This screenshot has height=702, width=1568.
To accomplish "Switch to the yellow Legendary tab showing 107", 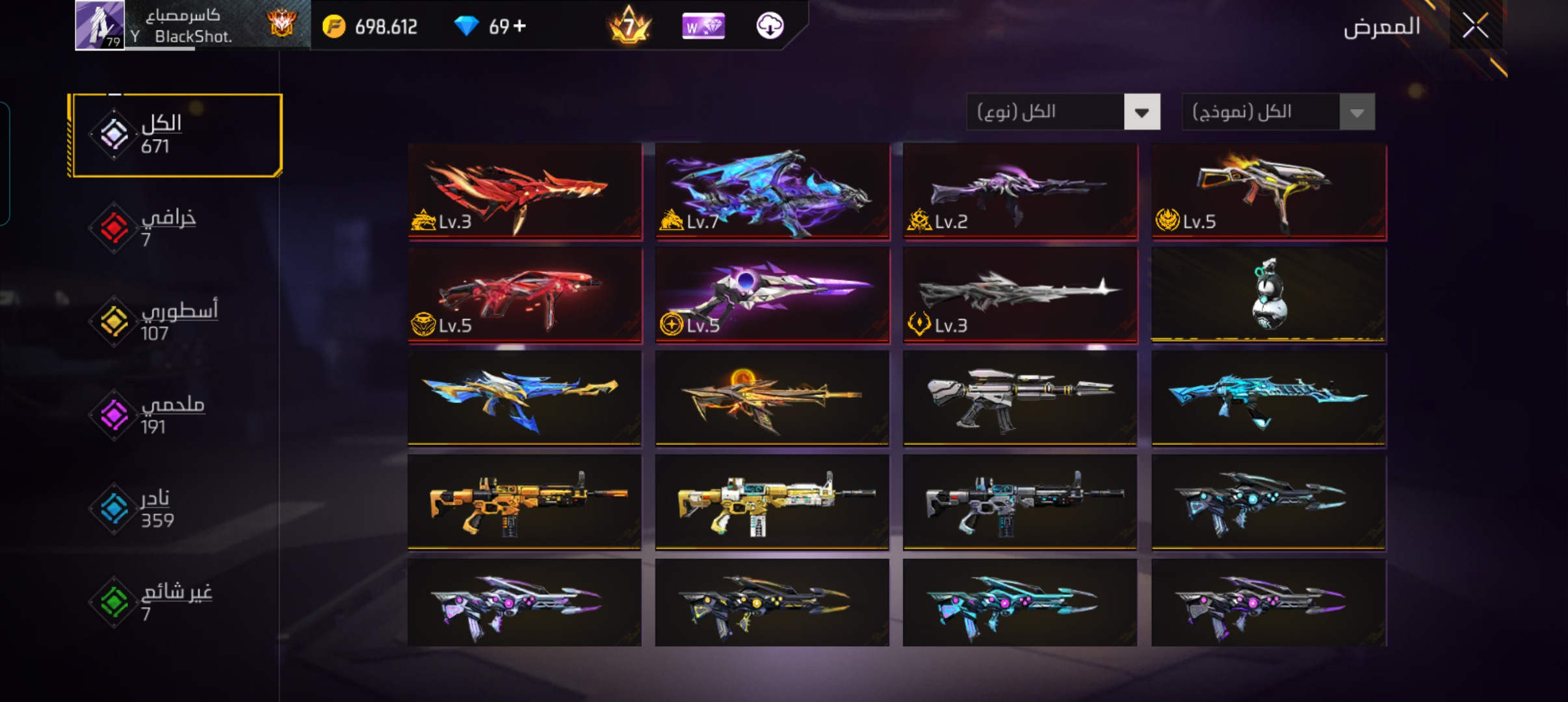I will click(x=156, y=321).
